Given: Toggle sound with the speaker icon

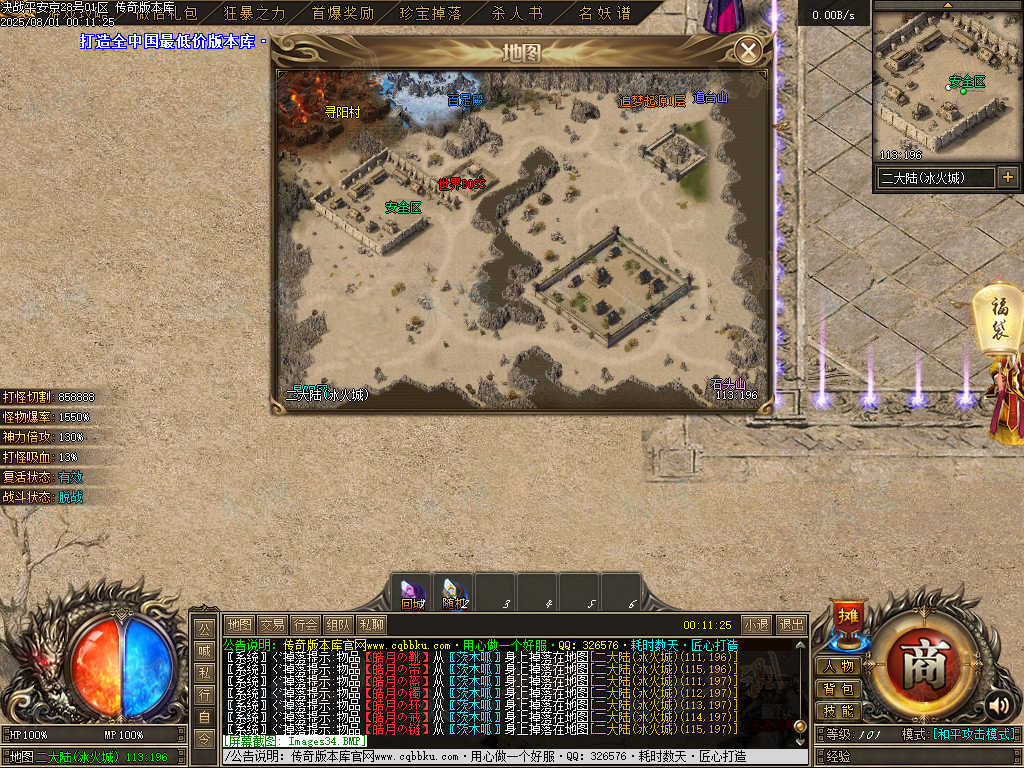Looking at the screenshot, I should point(997,705).
